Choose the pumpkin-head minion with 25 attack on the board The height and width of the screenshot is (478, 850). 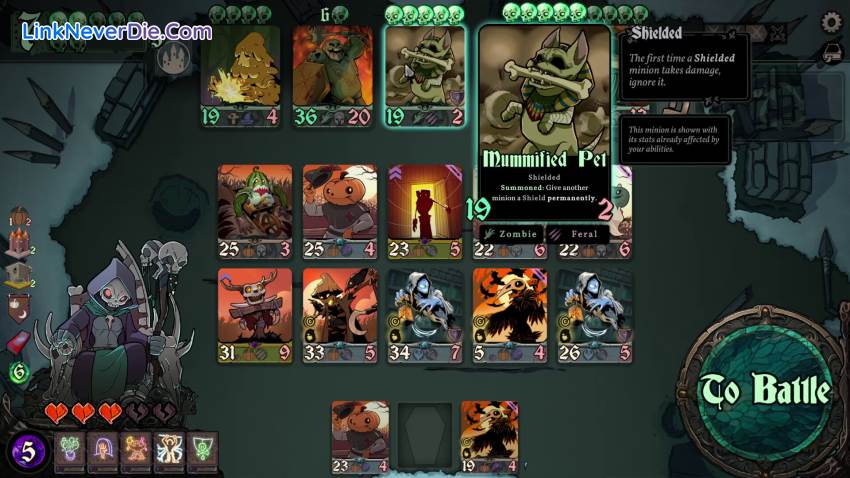click(x=340, y=211)
